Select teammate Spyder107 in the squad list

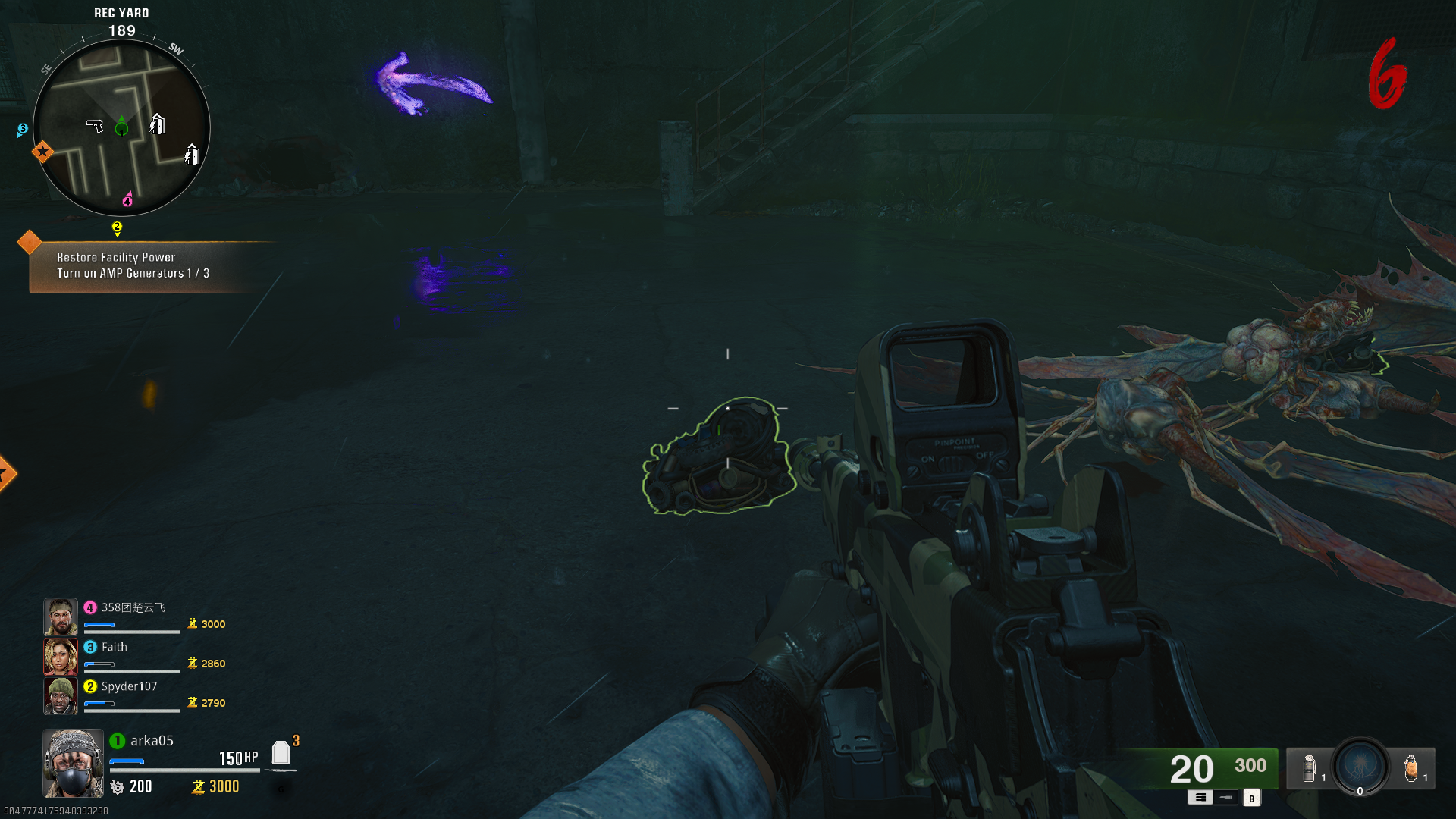pyautogui.click(x=129, y=686)
